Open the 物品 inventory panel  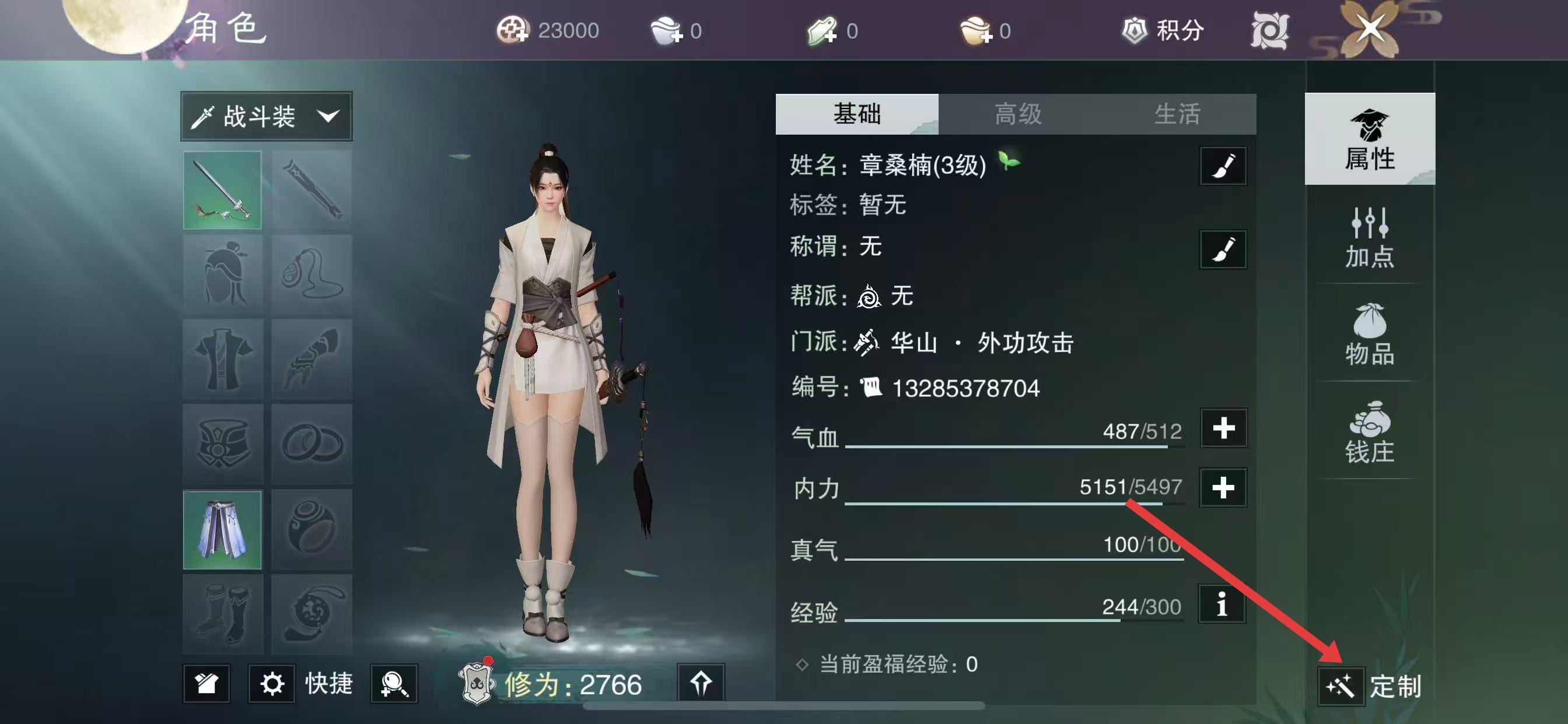(x=1370, y=335)
